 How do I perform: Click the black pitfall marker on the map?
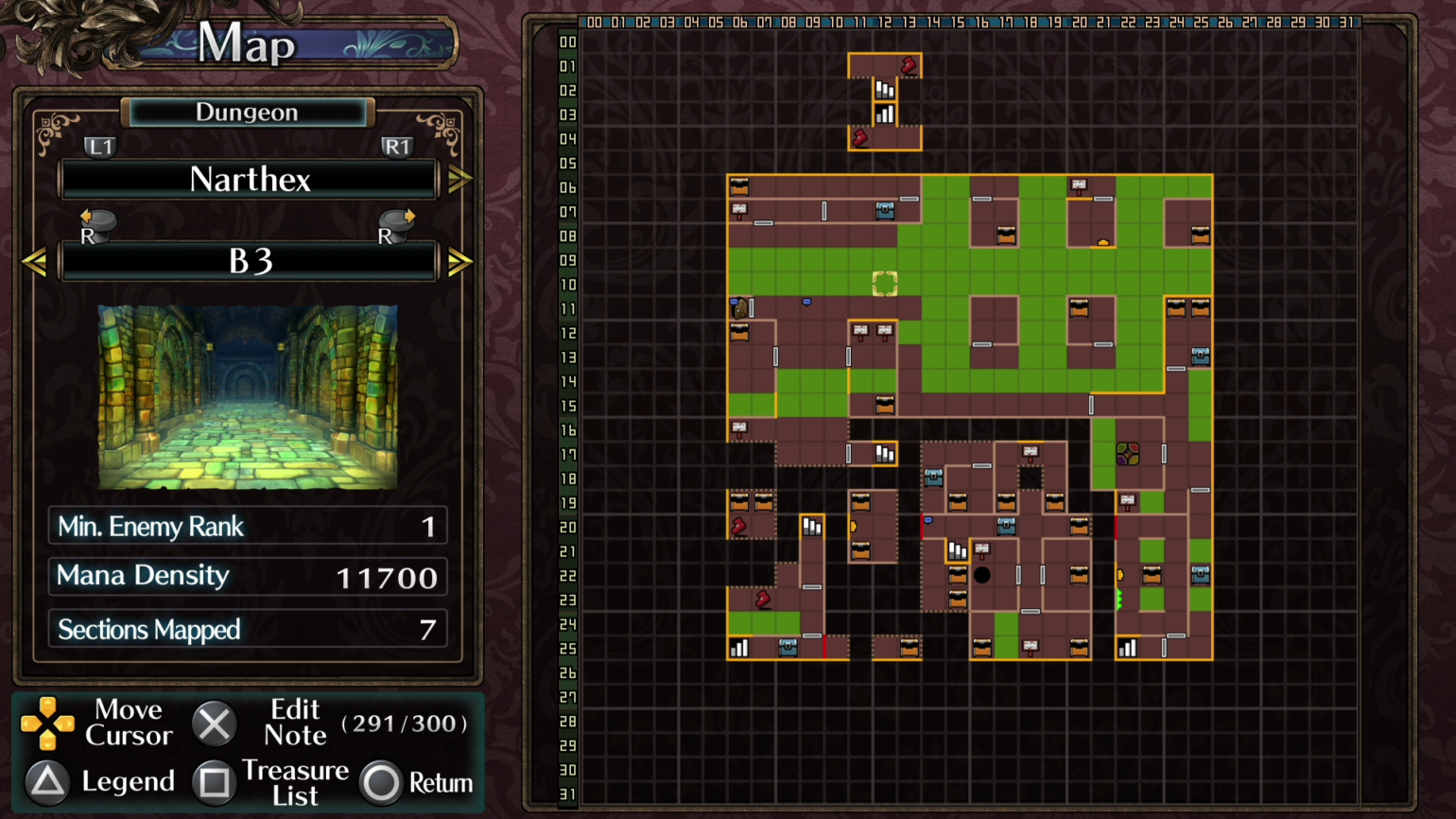[981, 575]
